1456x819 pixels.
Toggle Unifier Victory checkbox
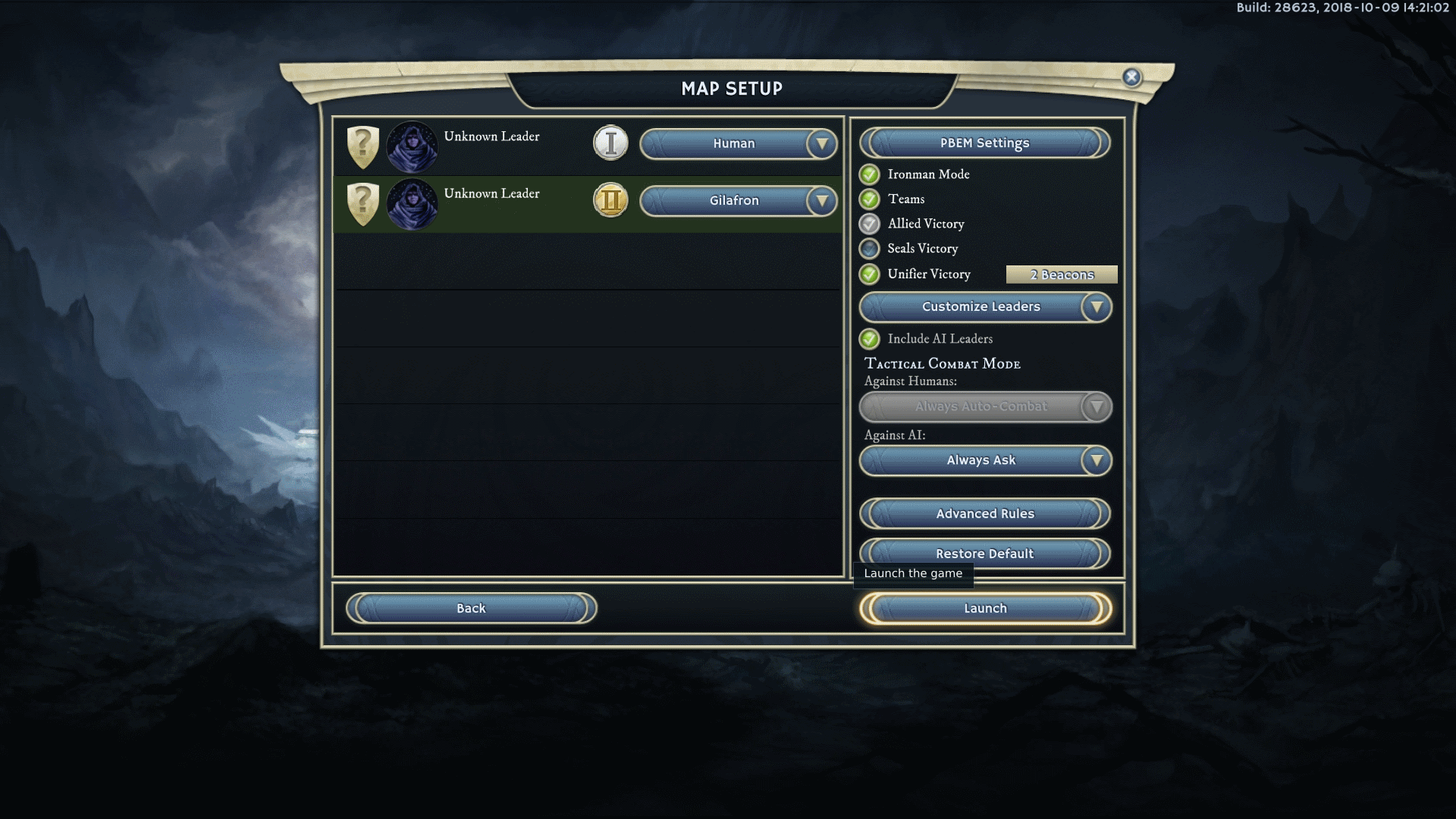tap(870, 274)
